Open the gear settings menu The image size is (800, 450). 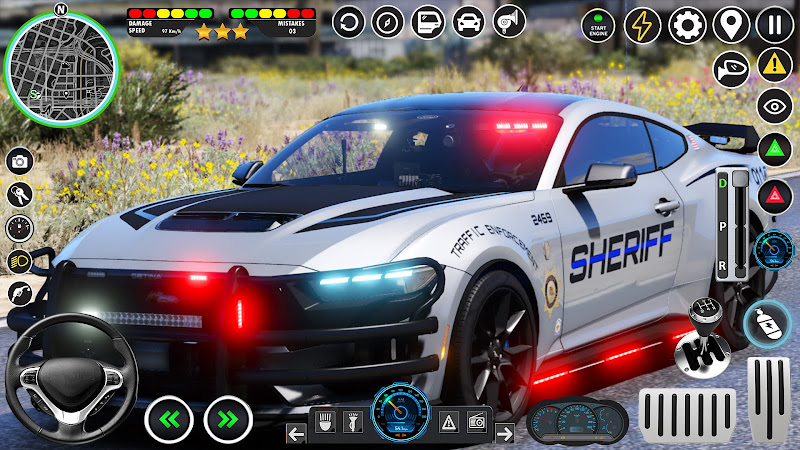[687, 24]
